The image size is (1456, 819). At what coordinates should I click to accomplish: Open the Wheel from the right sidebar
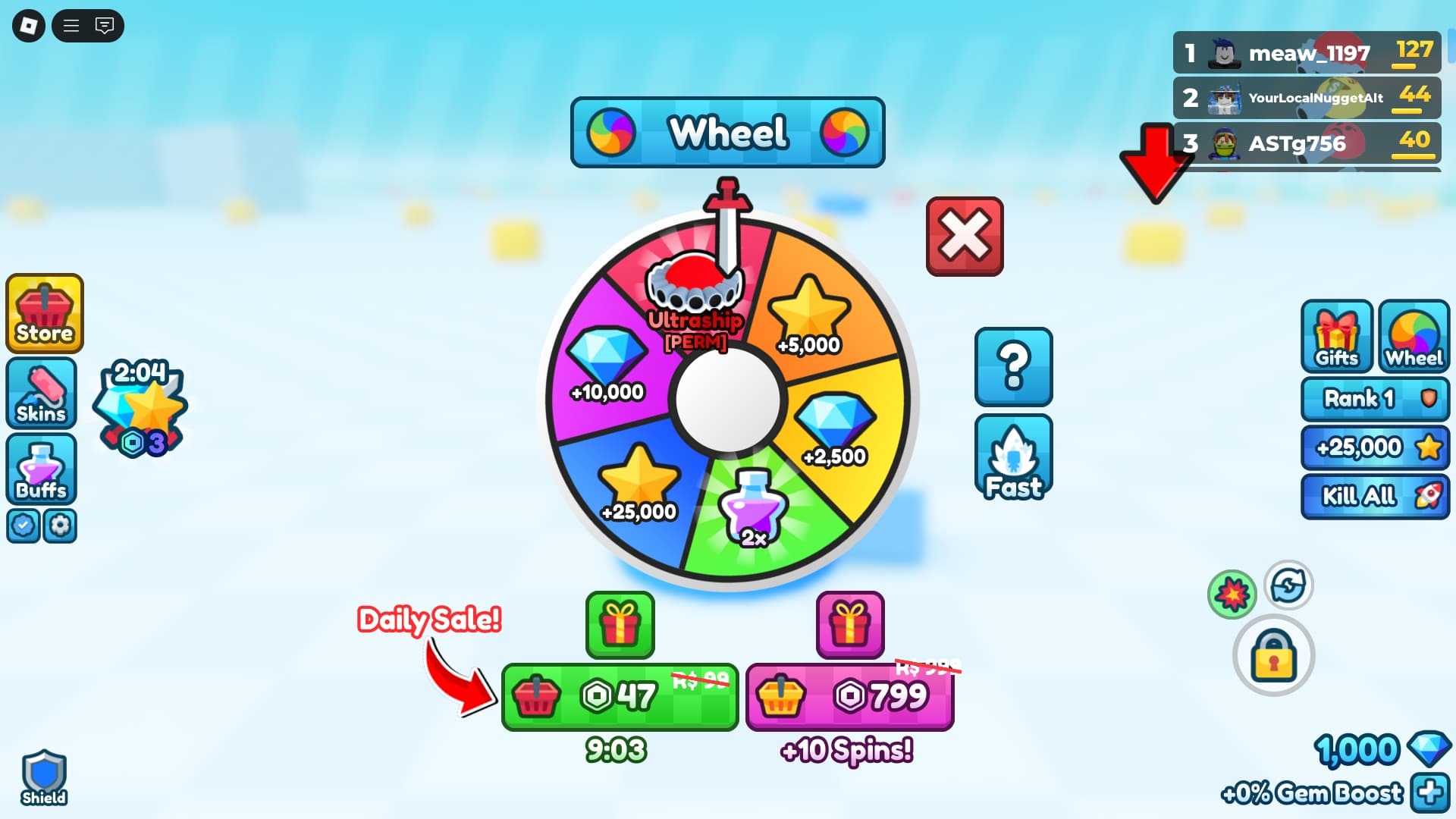(x=1414, y=337)
